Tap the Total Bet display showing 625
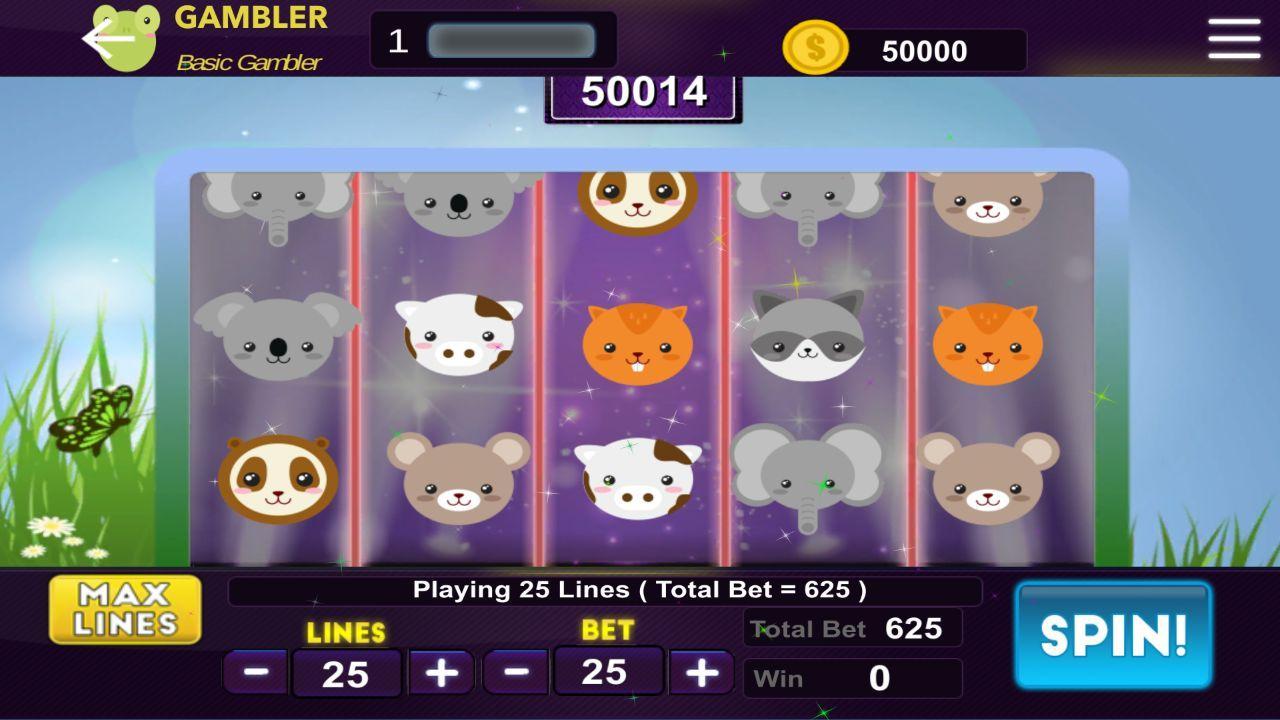 coord(852,629)
